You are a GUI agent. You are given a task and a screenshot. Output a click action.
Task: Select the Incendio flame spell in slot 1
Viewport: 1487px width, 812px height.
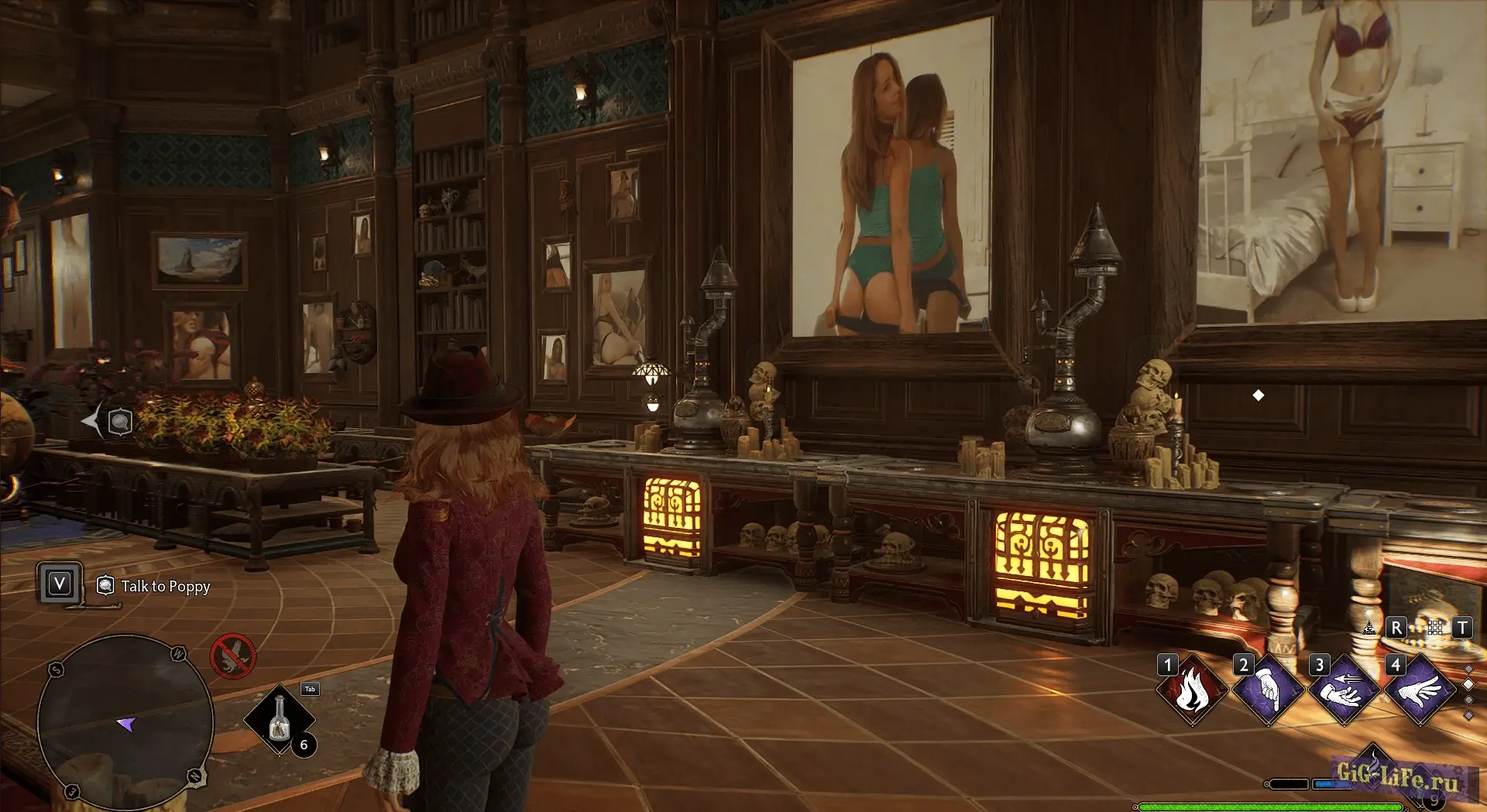click(1192, 689)
